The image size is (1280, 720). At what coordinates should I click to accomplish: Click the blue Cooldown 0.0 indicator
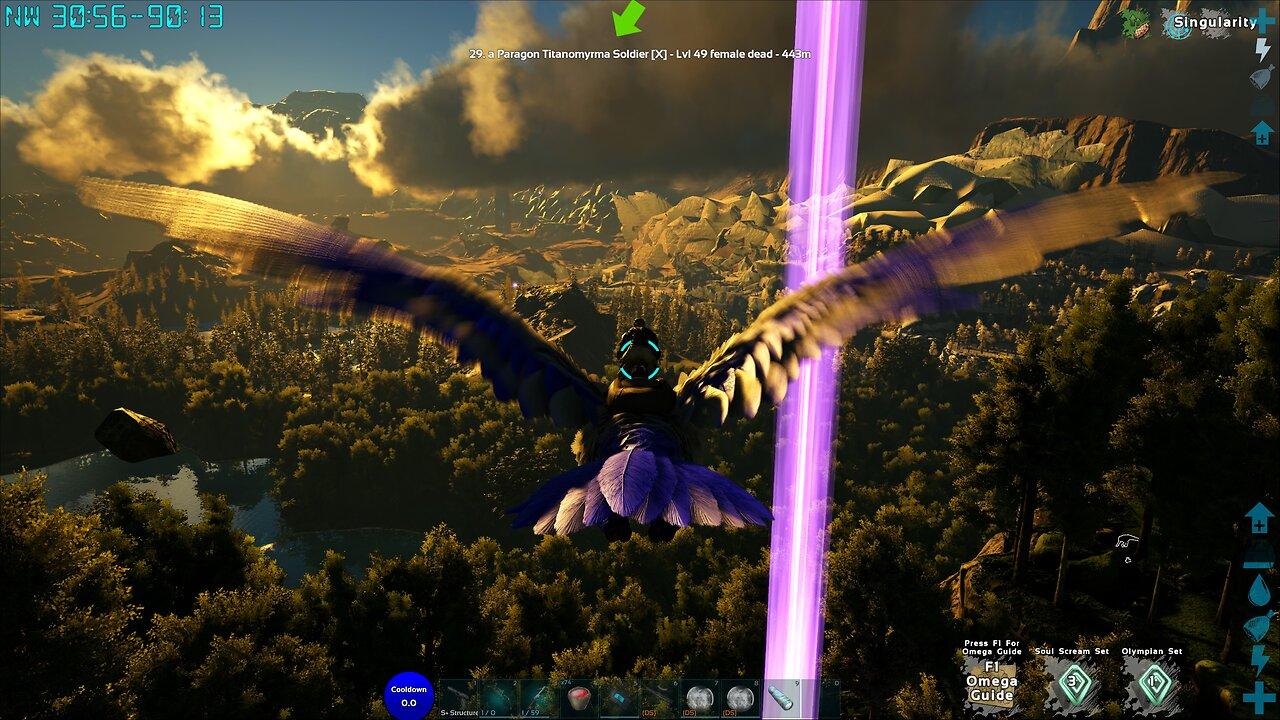click(408, 692)
